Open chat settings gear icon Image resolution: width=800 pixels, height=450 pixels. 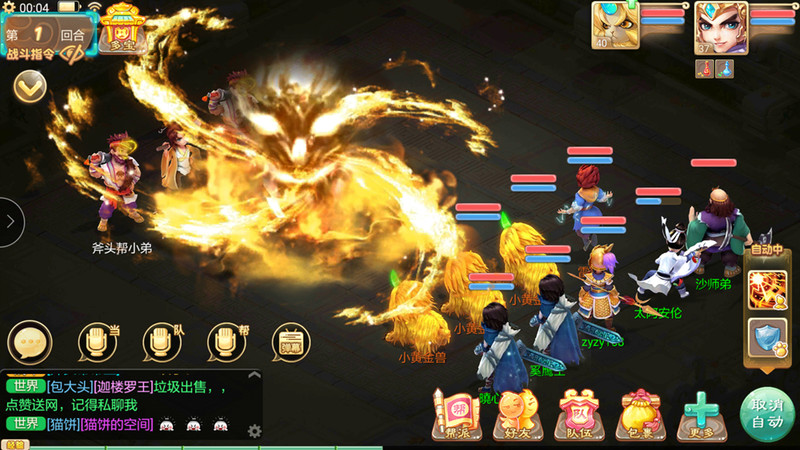pyautogui.click(x=254, y=431)
